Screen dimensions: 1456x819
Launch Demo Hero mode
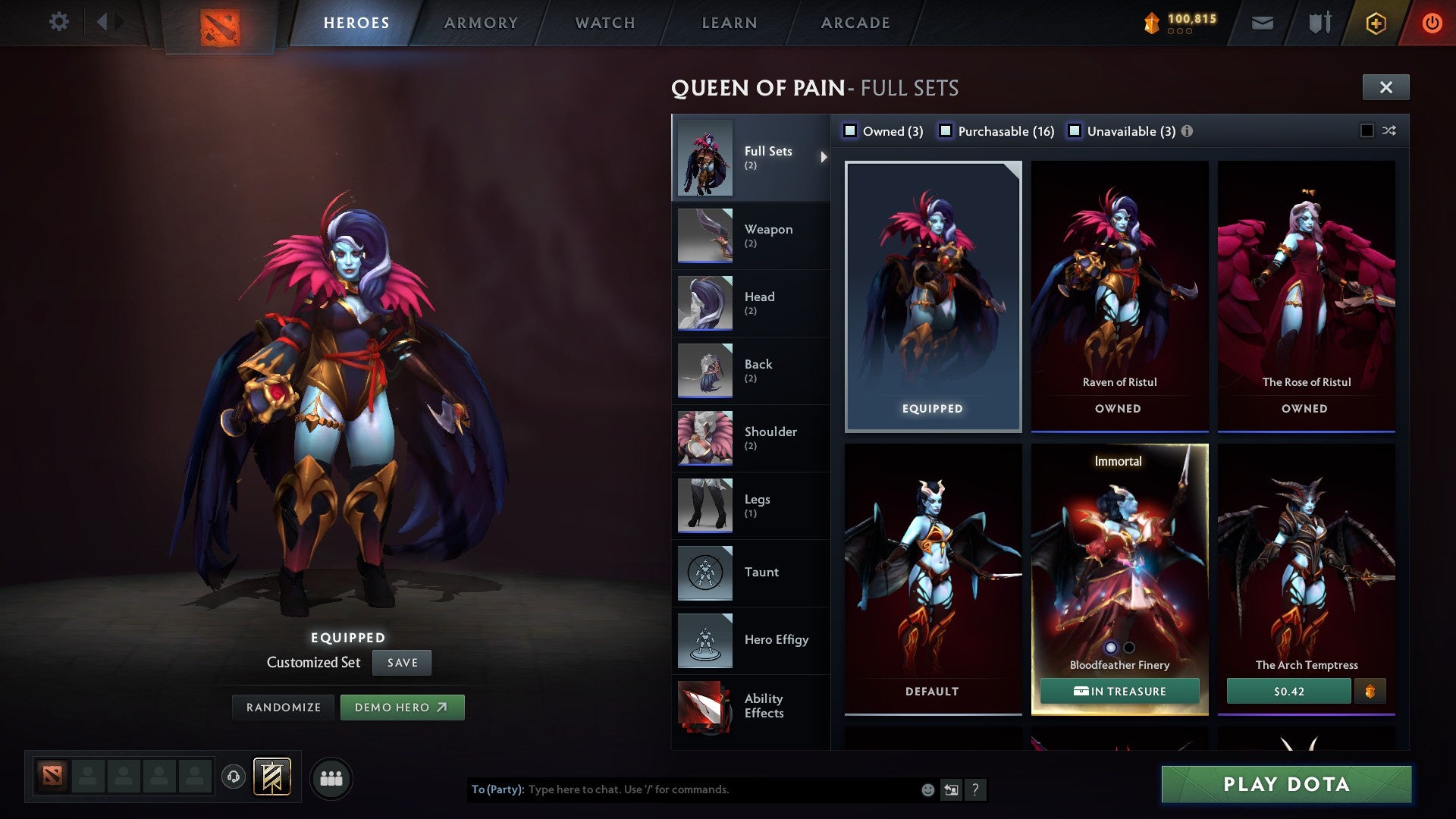click(x=402, y=708)
